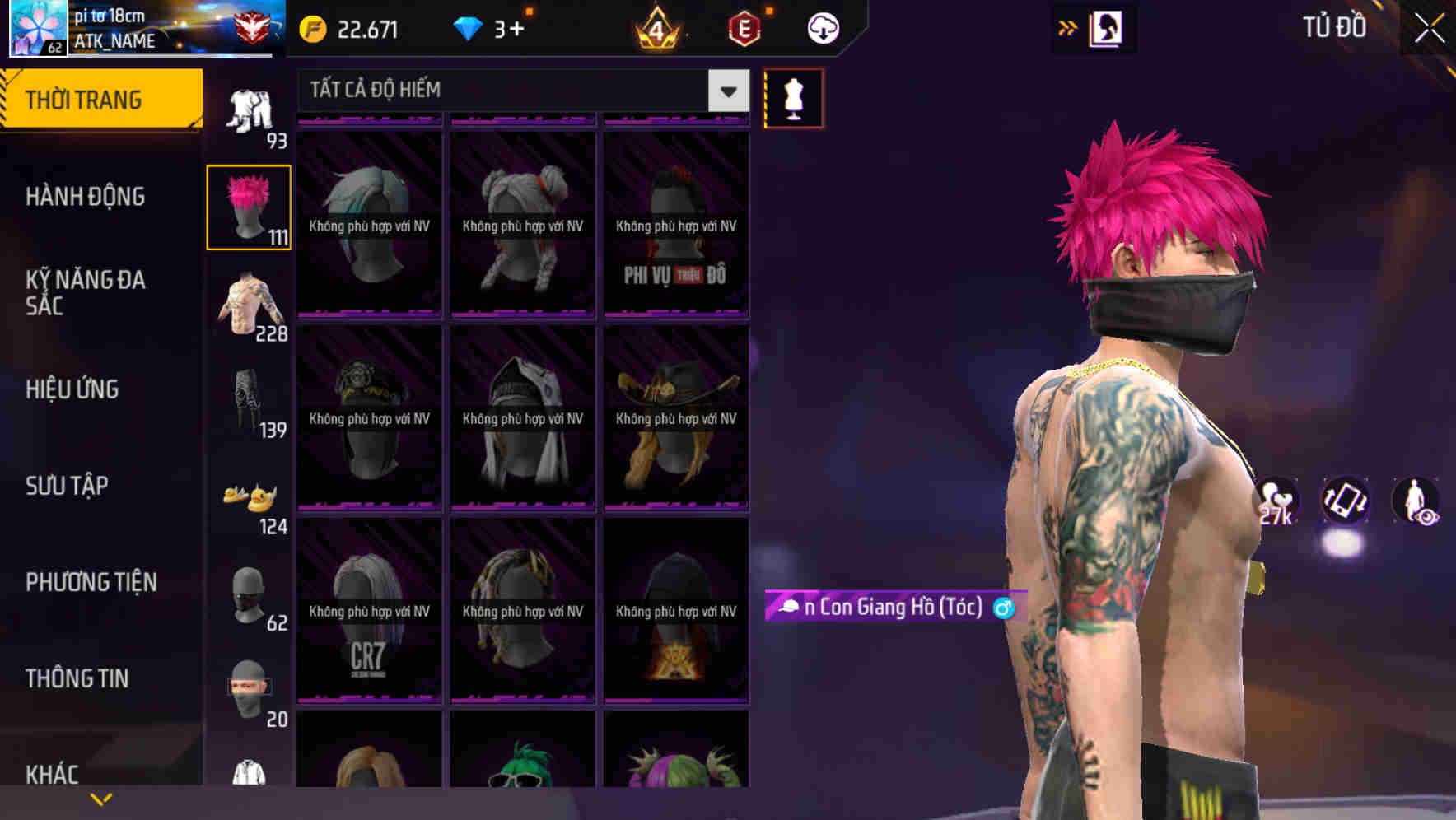Expand the double-chevron panel in the top bar
Screen dimensions: 1456x820
coord(1068,27)
